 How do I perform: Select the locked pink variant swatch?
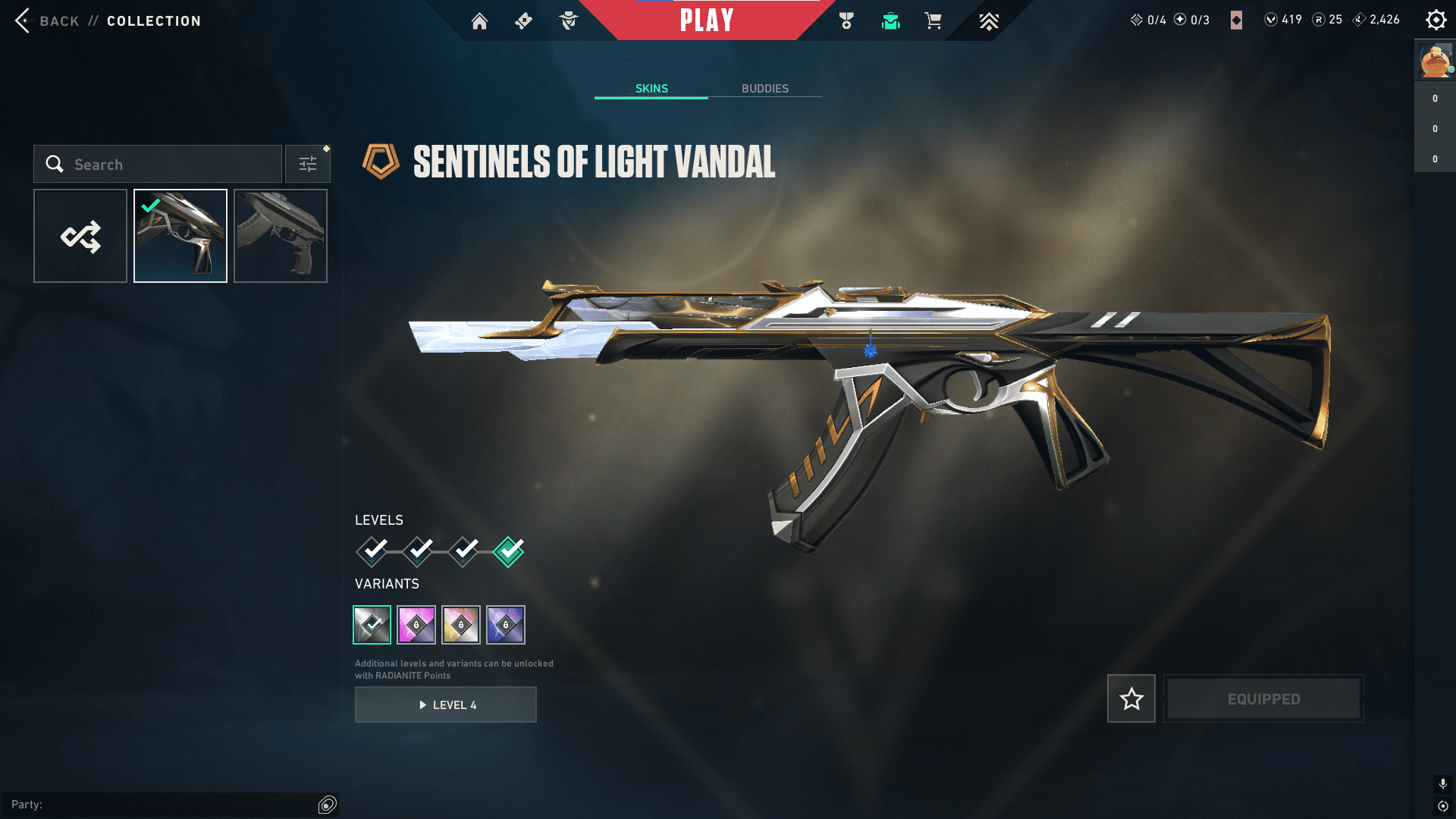coord(416,624)
